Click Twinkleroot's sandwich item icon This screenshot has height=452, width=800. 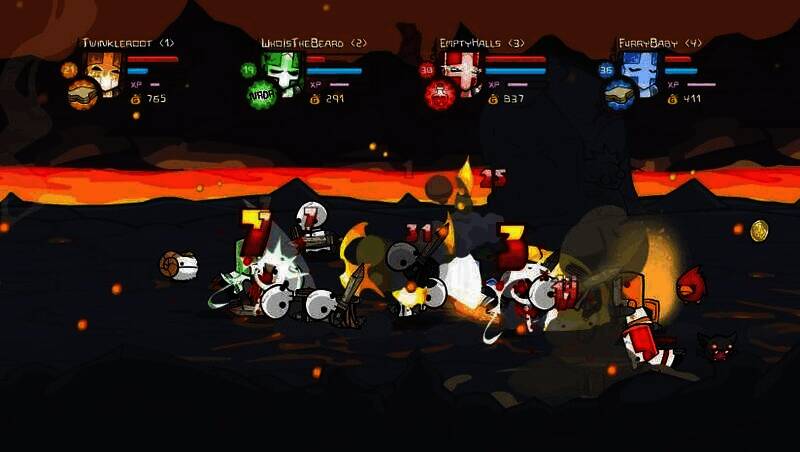[82, 93]
